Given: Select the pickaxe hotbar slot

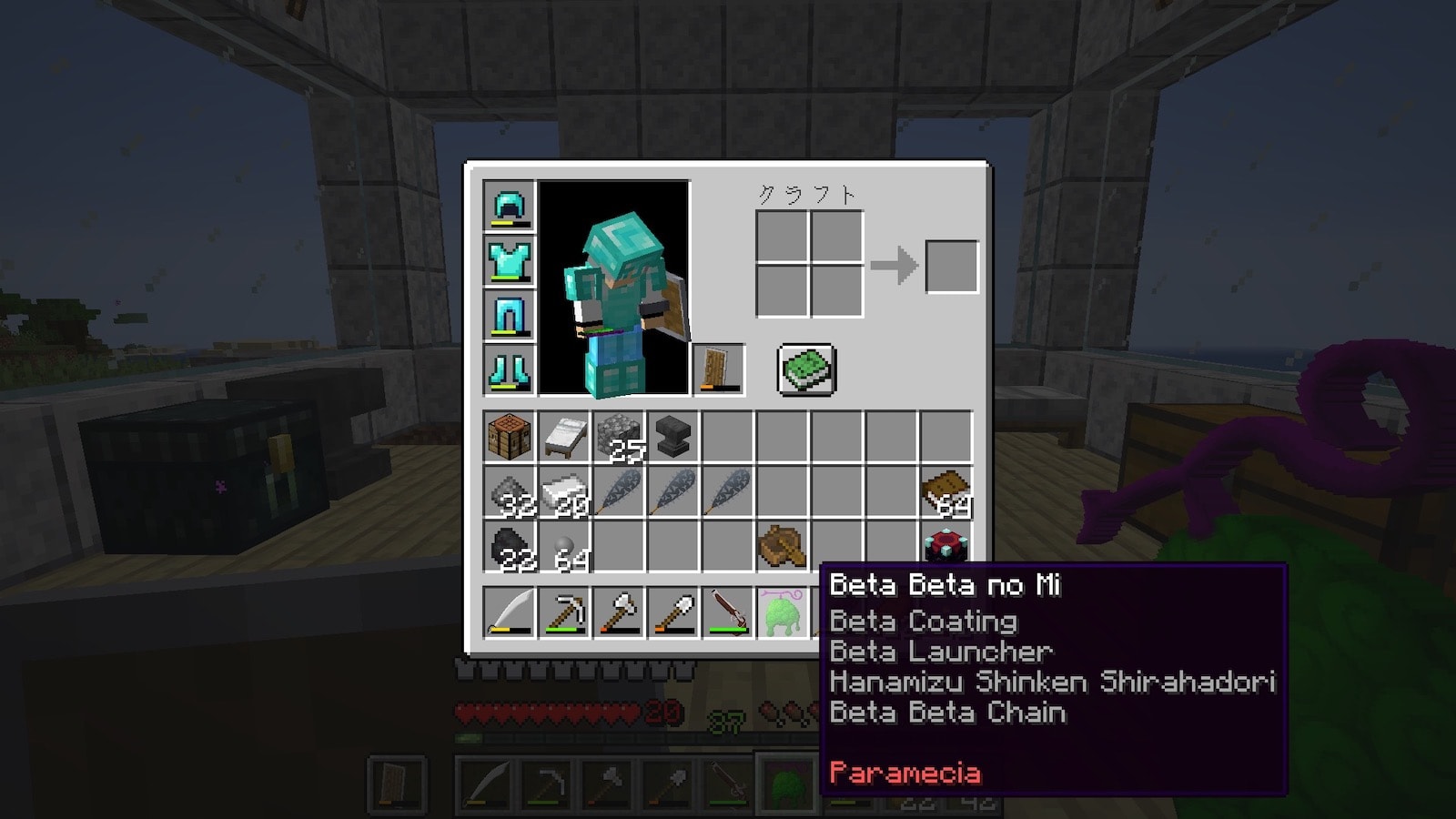Looking at the screenshot, I should tap(564, 612).
